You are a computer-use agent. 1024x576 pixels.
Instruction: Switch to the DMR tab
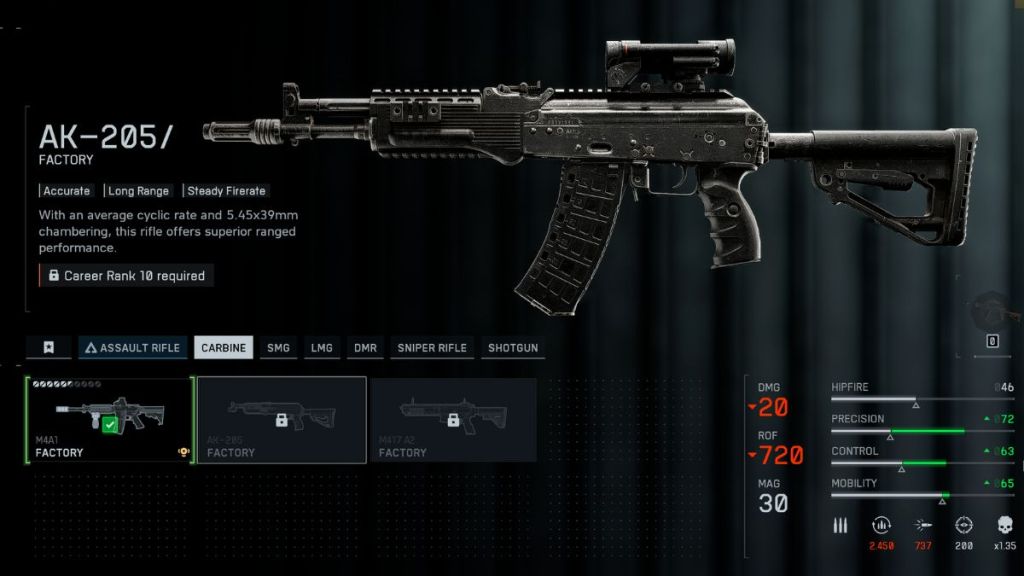pyautogui.click(x=365, y=348)
